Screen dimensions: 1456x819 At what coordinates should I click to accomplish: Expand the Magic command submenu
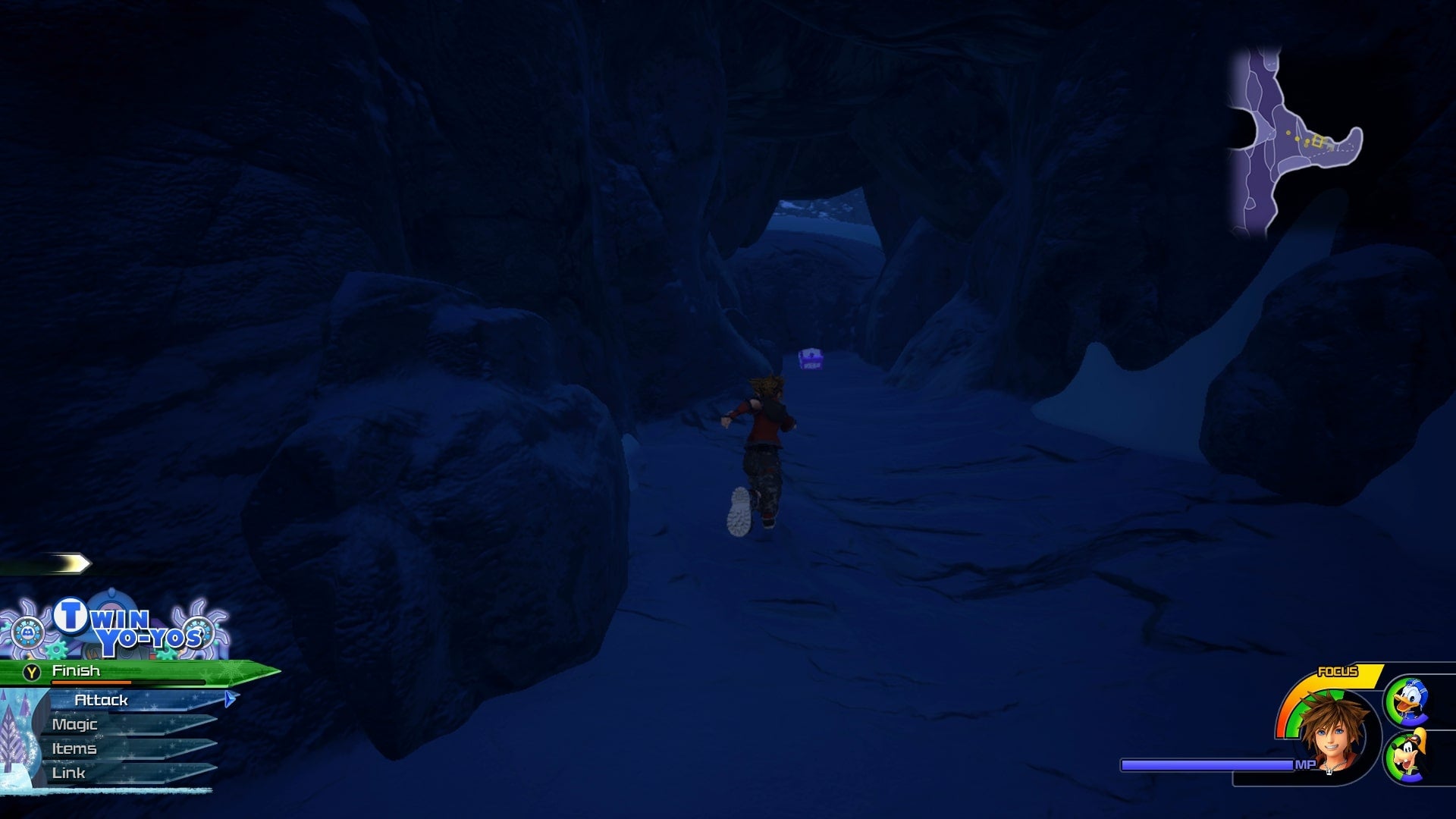coord(74,724)
